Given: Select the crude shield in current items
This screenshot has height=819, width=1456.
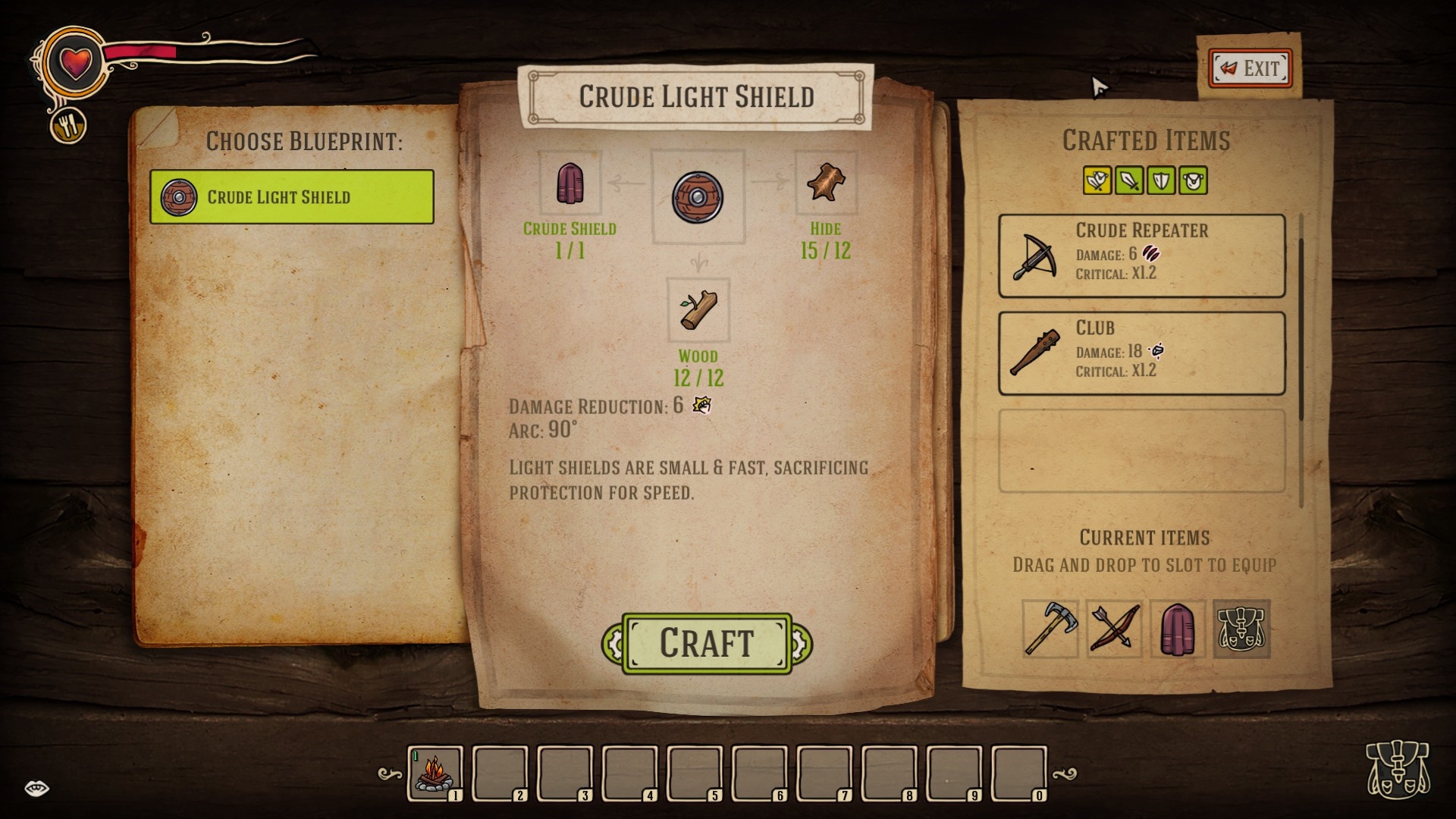Looking at the screenshot, I should [1178, 629].
